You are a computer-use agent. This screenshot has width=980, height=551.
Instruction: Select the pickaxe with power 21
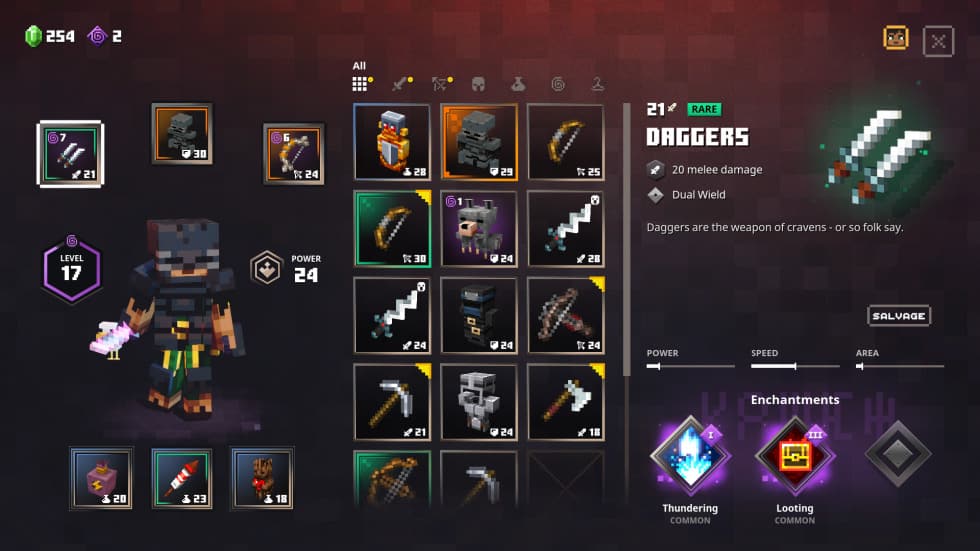pos(392,401)
